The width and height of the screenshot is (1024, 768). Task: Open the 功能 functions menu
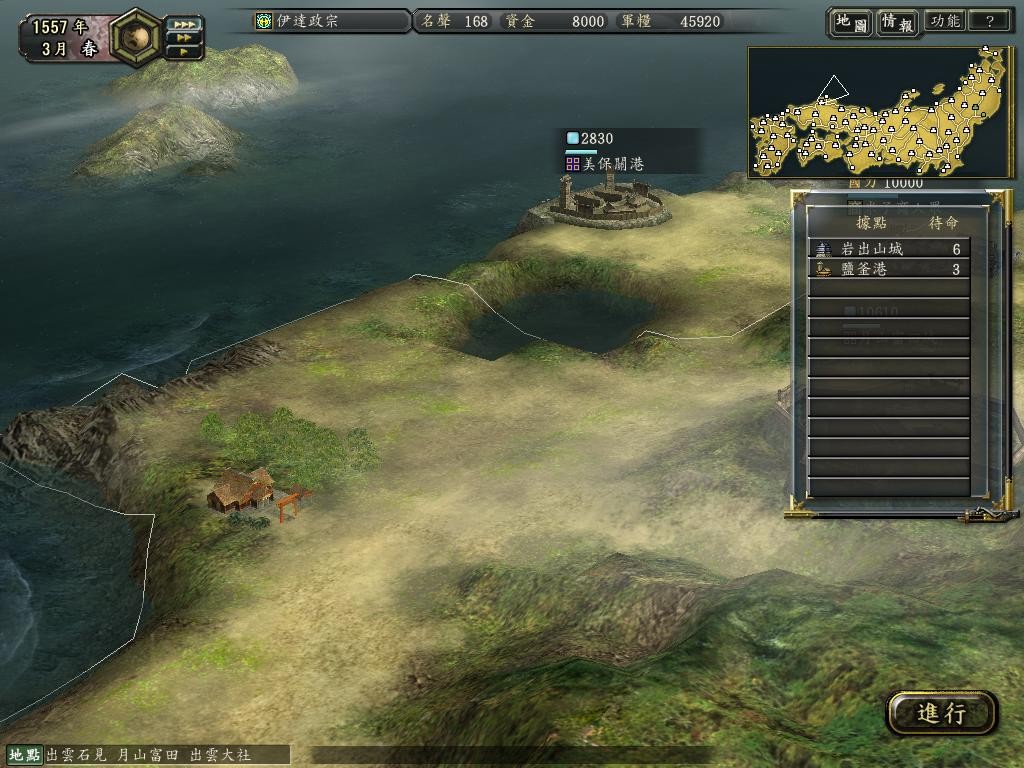[945, 21]
